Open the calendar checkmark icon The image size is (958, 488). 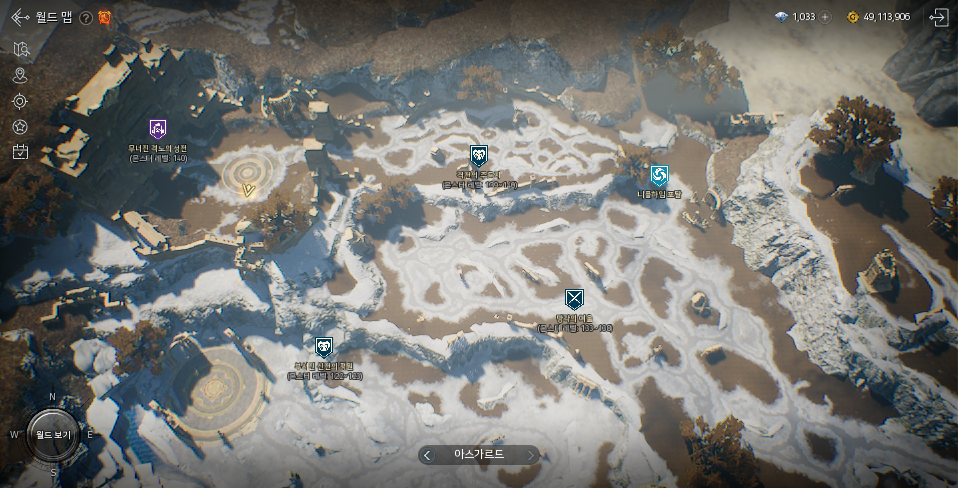[20, 152]
